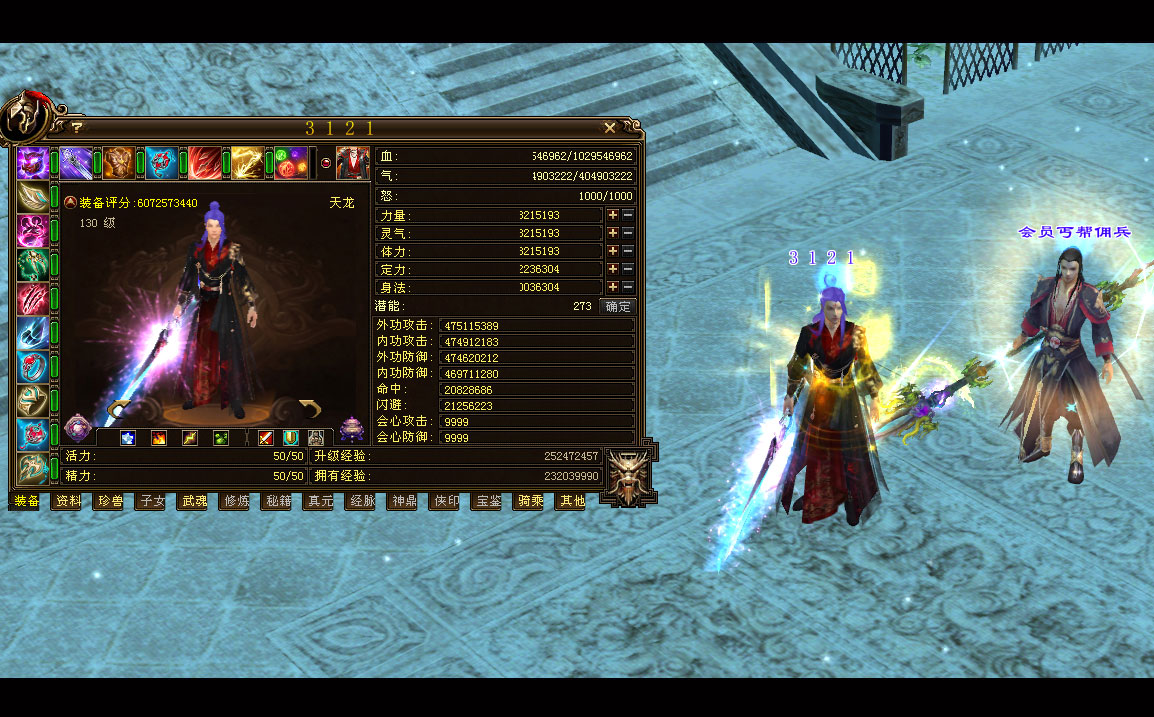Select the red claw slash equipment slot
Screen dimensions: 1154x717
pos(32,299)
